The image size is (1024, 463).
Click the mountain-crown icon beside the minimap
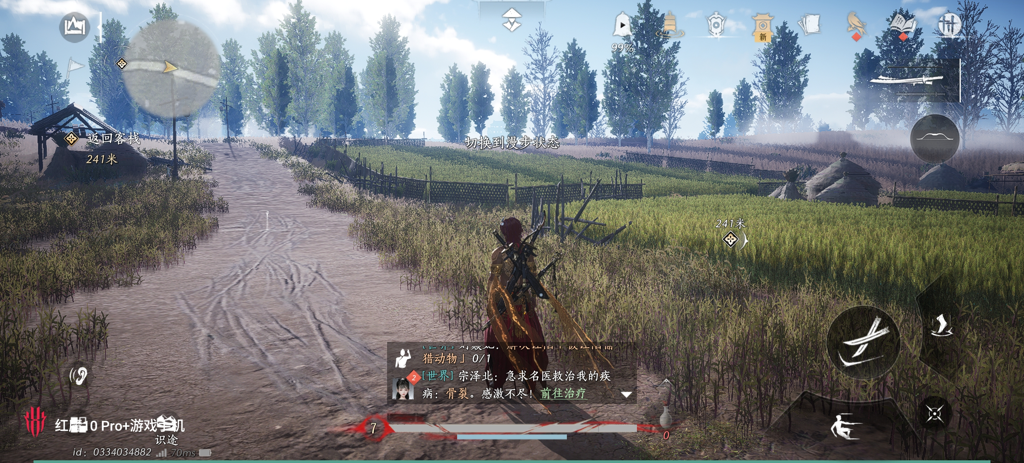pos(75,27)
